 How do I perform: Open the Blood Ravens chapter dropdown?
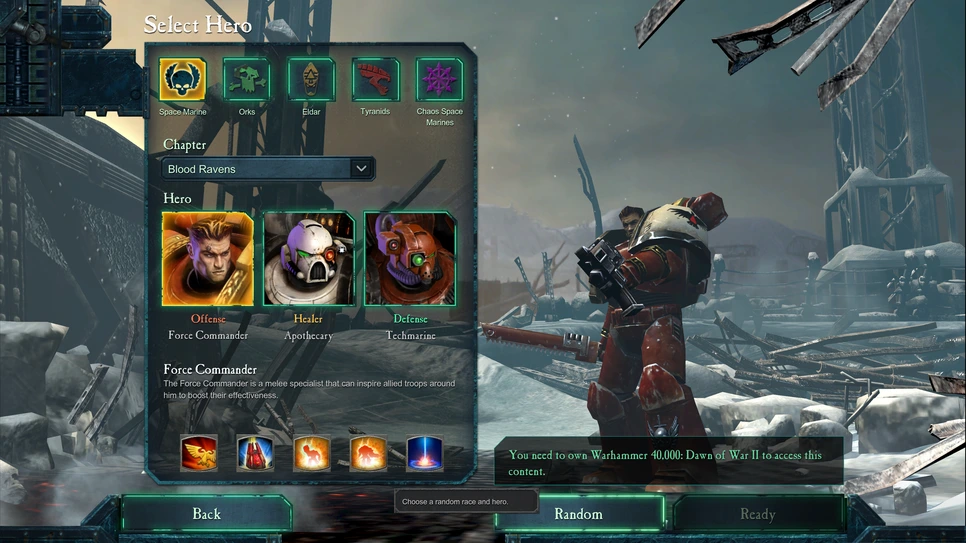pos(268,169)
